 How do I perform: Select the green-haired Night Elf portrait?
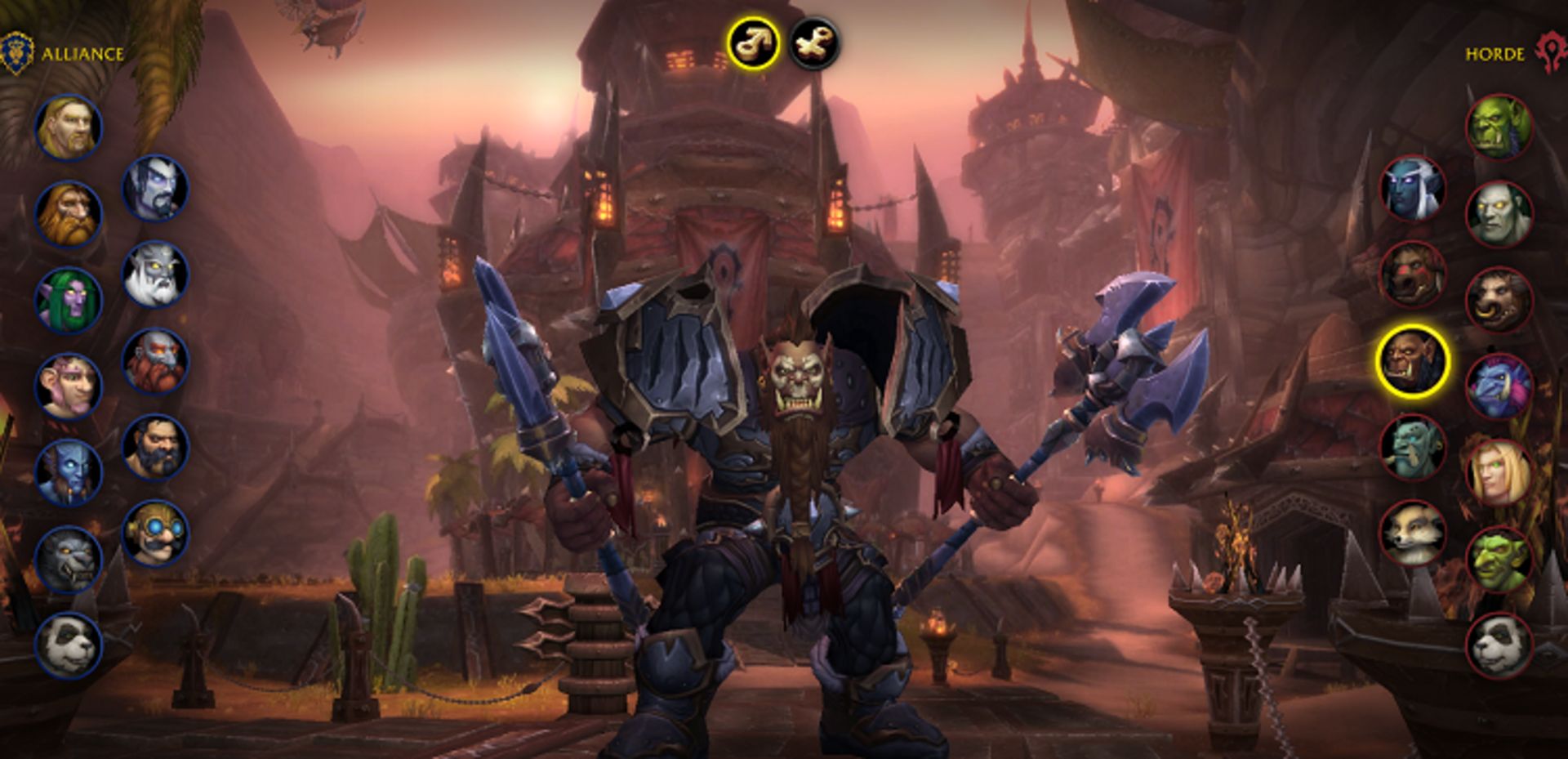69,300
